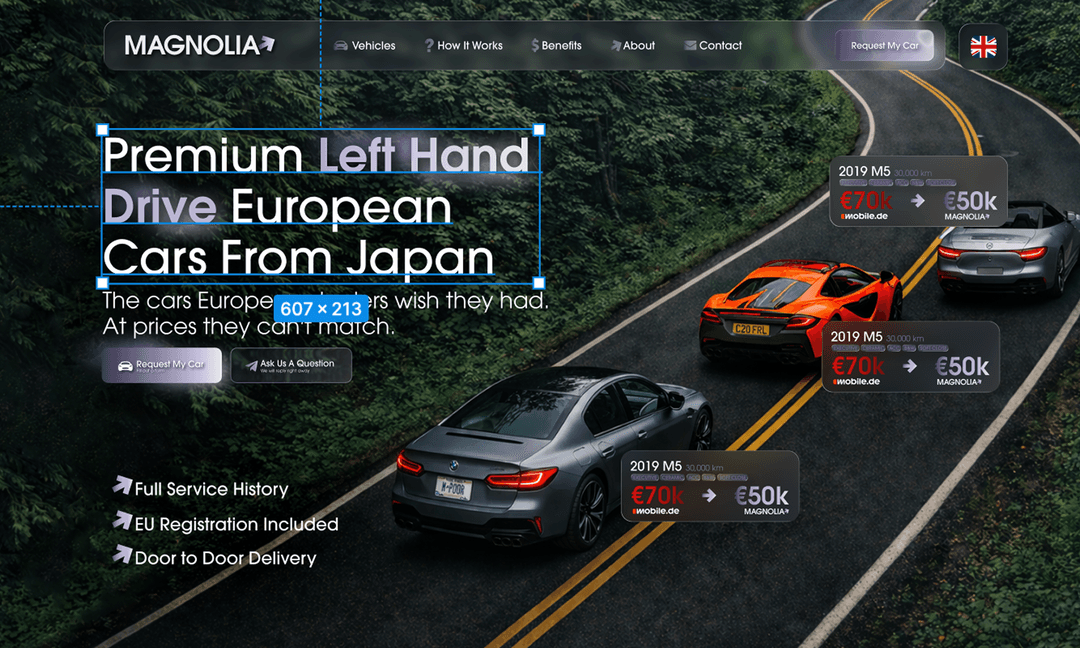Go to the How It Works section
The width and height of the screenshot is (1080, 648).
pyautogui.click(x=463, y=46)
